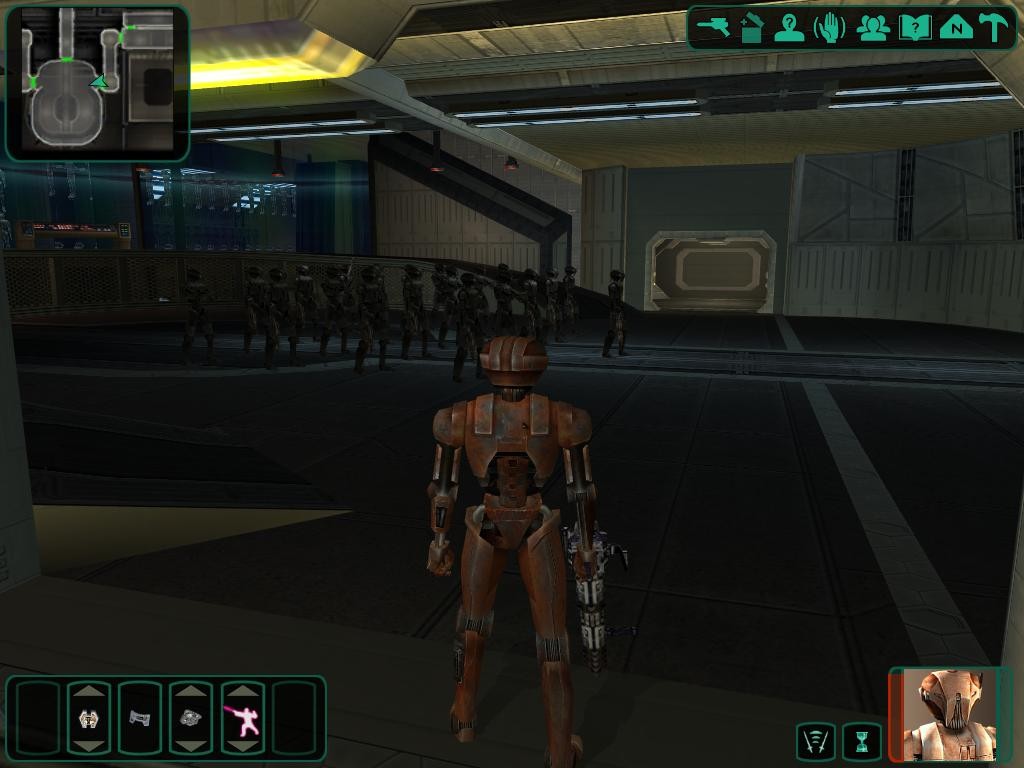Click the minimap in the corner
Viewport: 1024px width, 768px height.
97,82
